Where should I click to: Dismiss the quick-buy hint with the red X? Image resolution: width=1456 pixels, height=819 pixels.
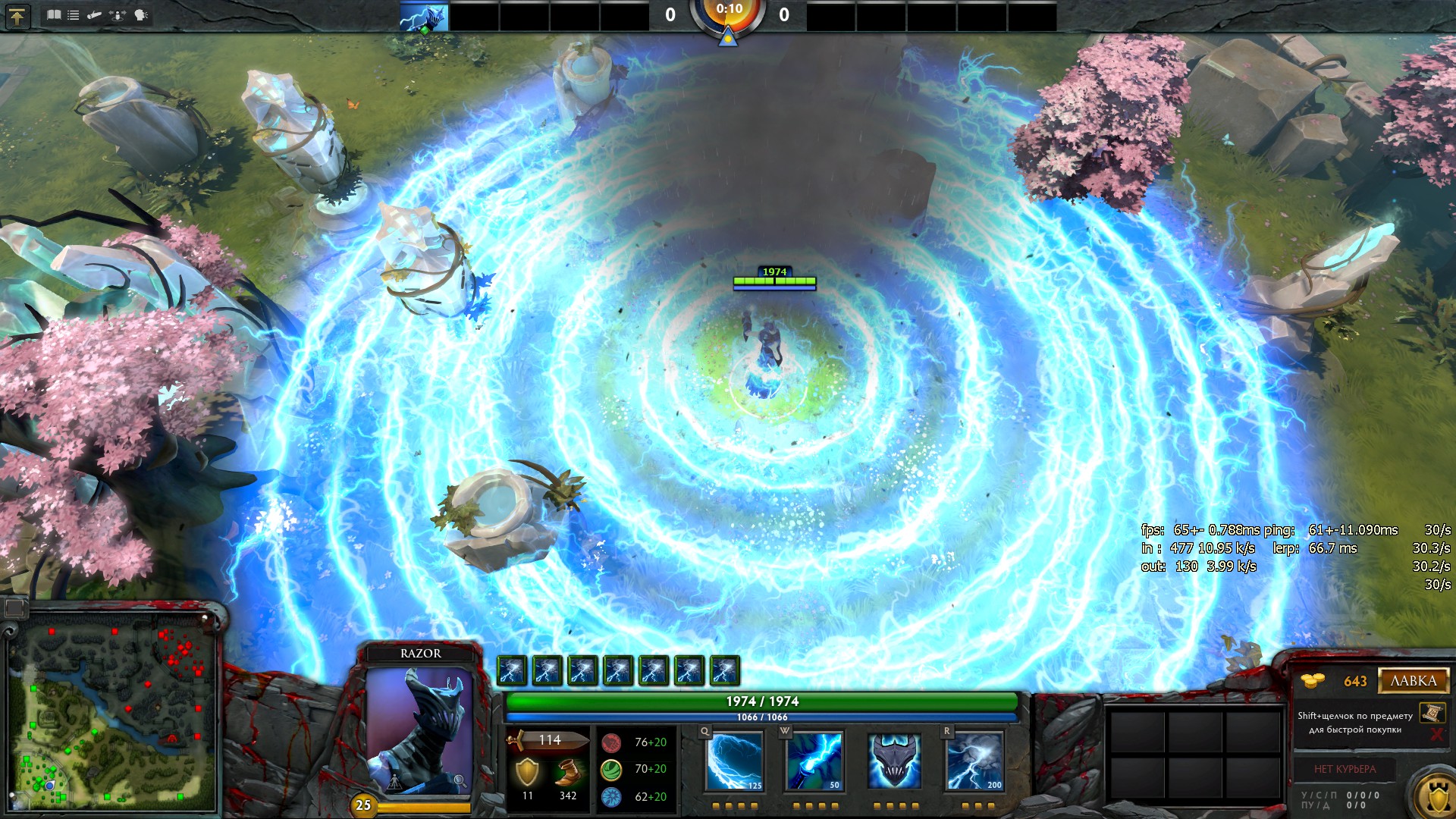point(1436,734)
